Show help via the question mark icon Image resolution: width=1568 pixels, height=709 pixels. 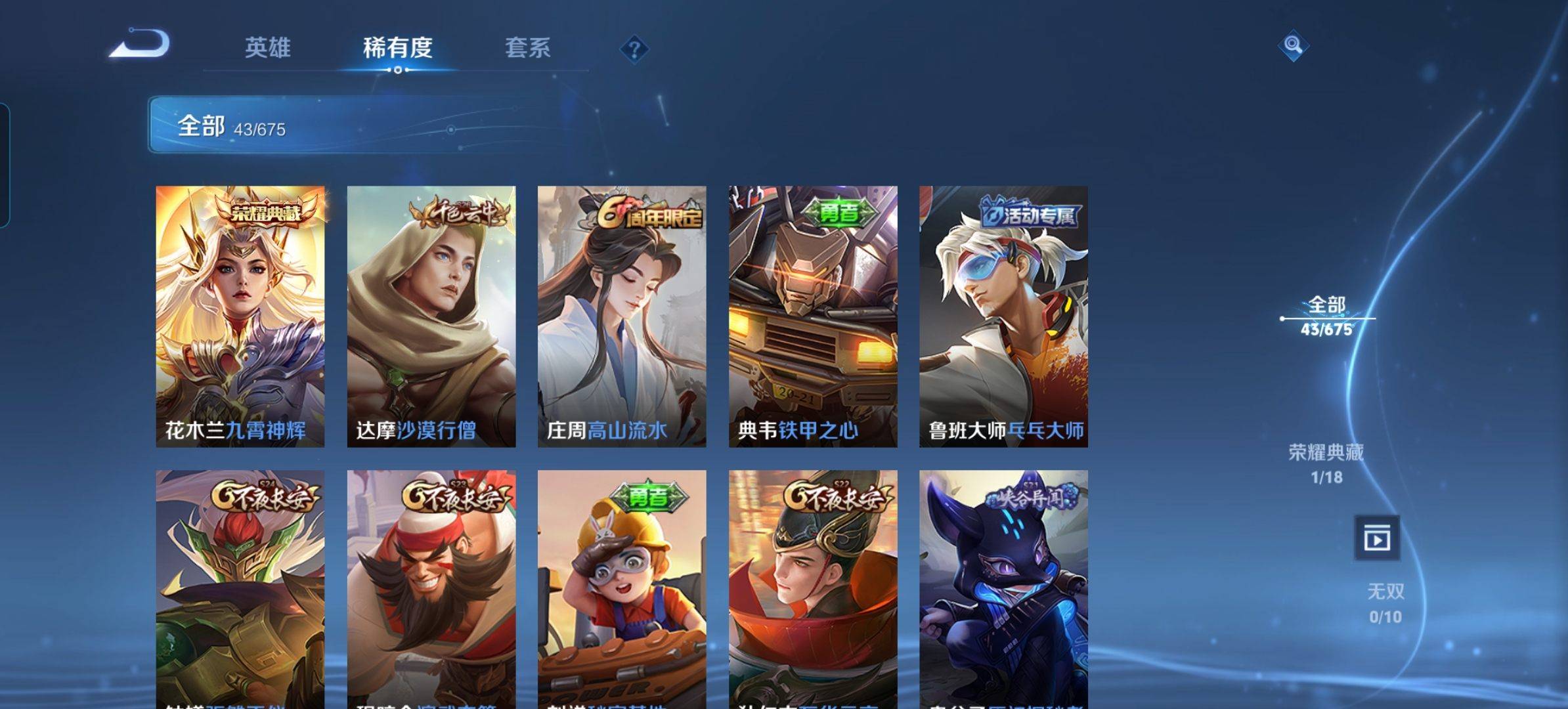(634, 49)
